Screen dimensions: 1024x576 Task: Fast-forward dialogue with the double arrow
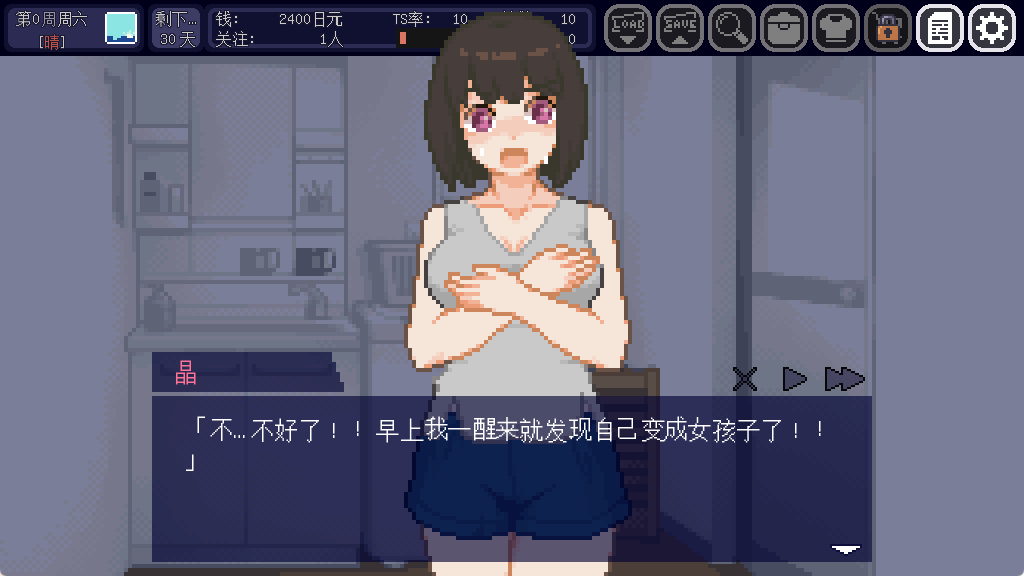pyautogui.click(x=844, y=379)
